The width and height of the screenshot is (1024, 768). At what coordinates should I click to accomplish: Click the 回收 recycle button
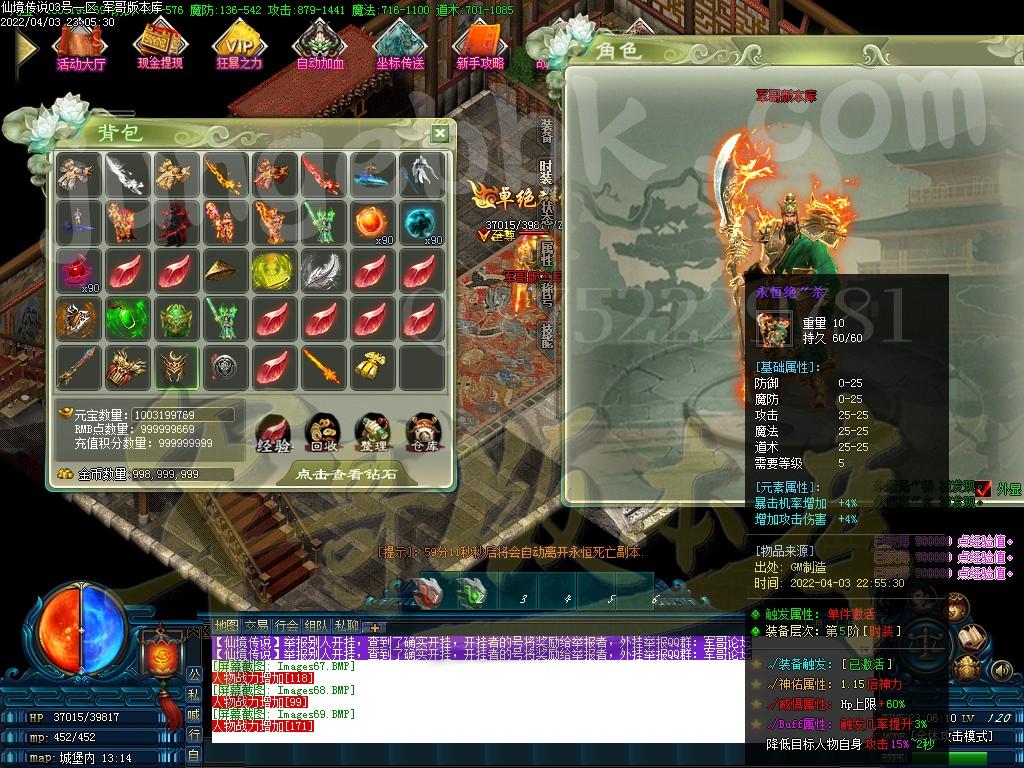click(x=323, y=432)
